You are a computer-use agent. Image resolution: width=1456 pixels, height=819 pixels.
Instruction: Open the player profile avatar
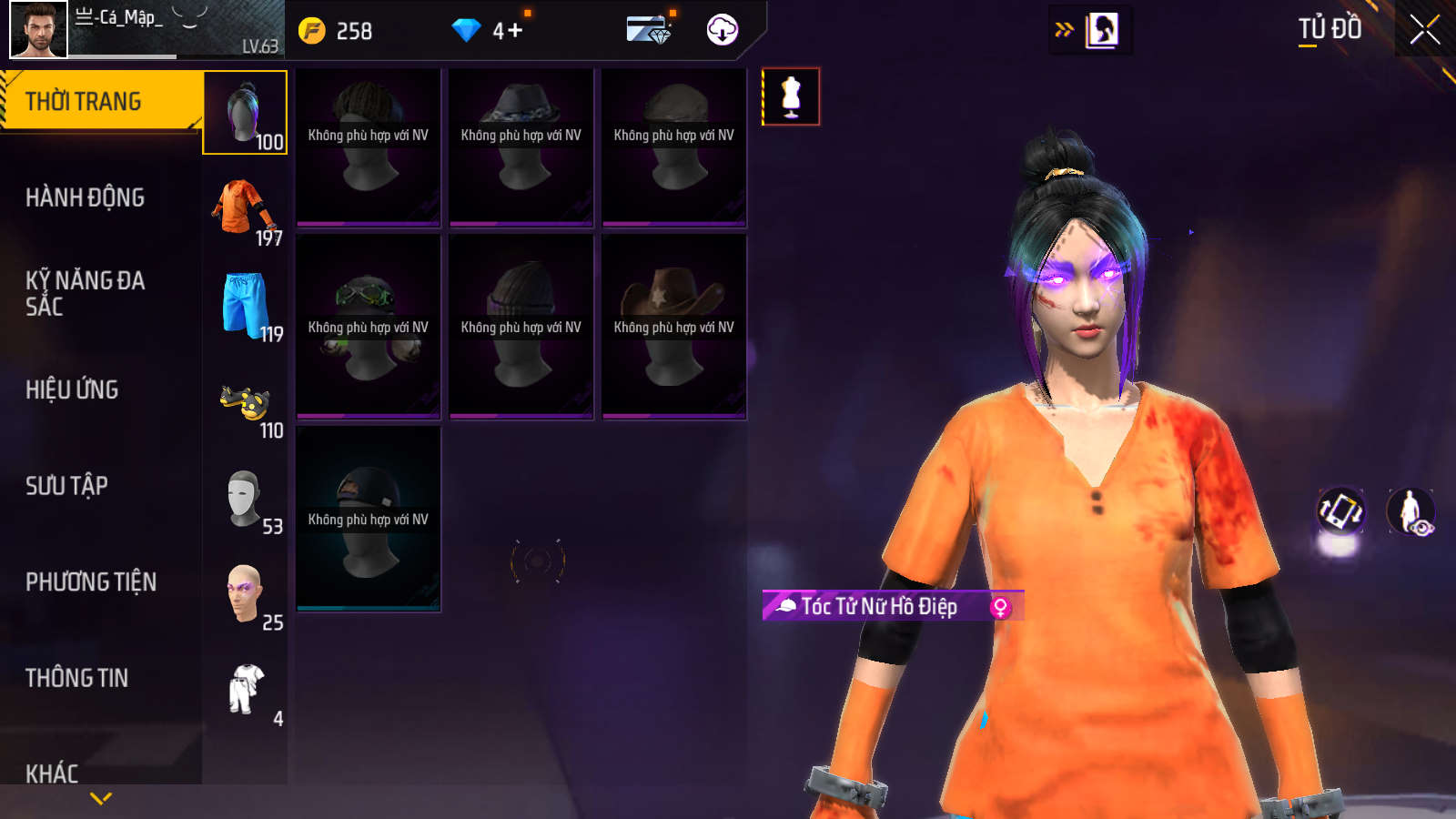pyautogui.click(x=38, y=30)
